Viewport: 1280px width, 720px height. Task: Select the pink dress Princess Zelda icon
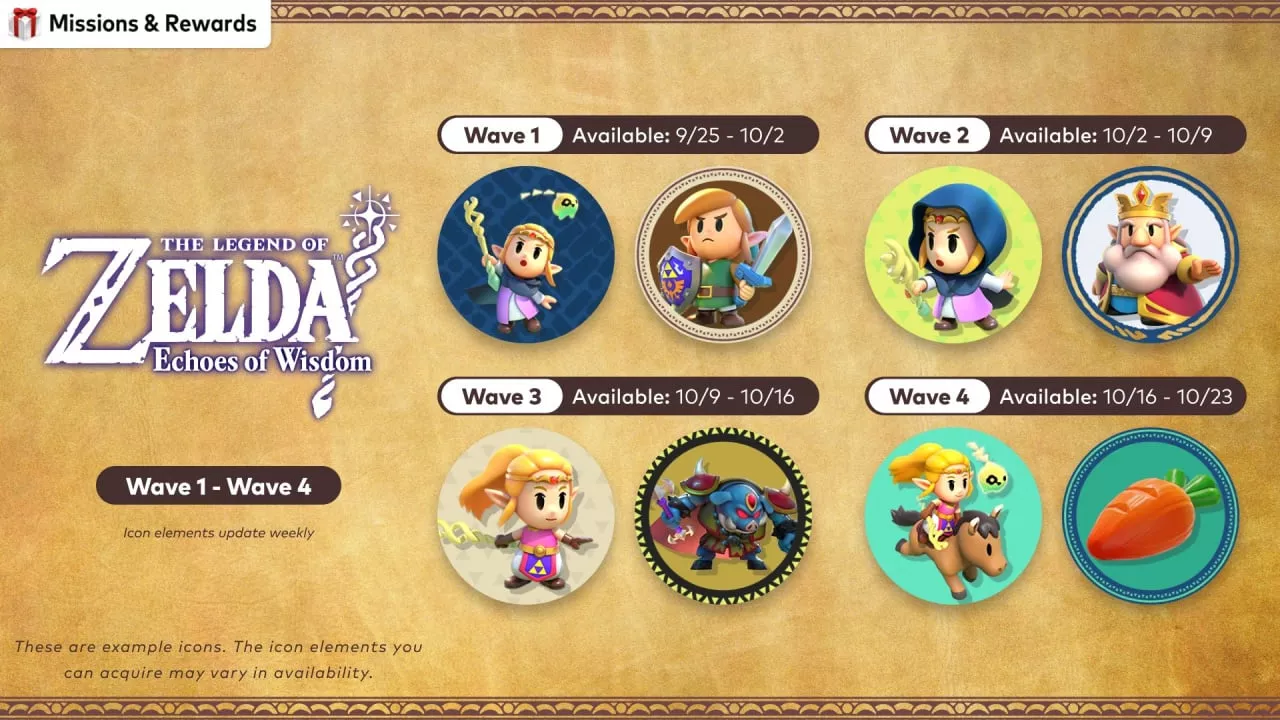click(525, 516)
